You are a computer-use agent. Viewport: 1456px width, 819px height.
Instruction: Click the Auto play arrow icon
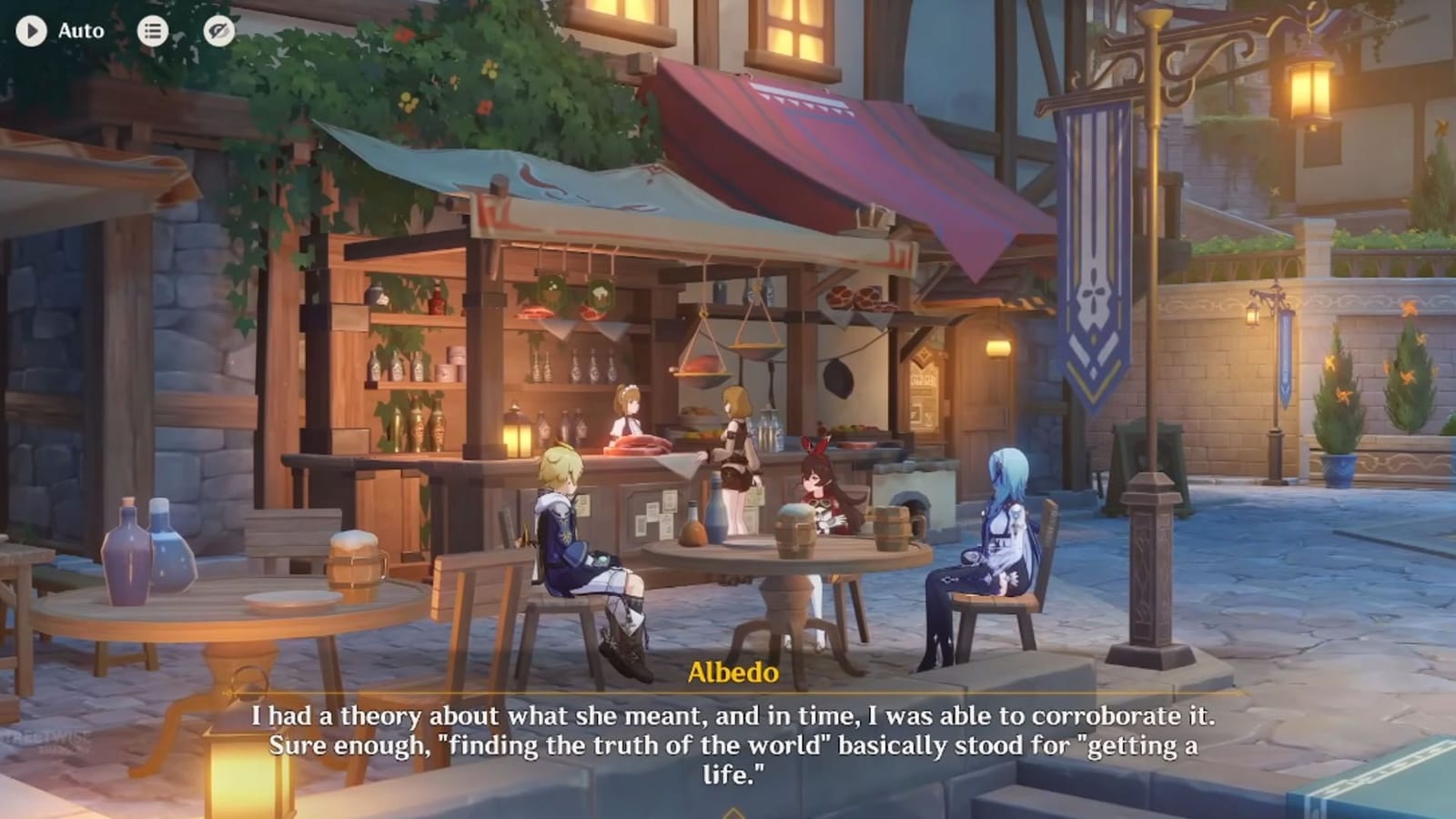coord(32,30)
